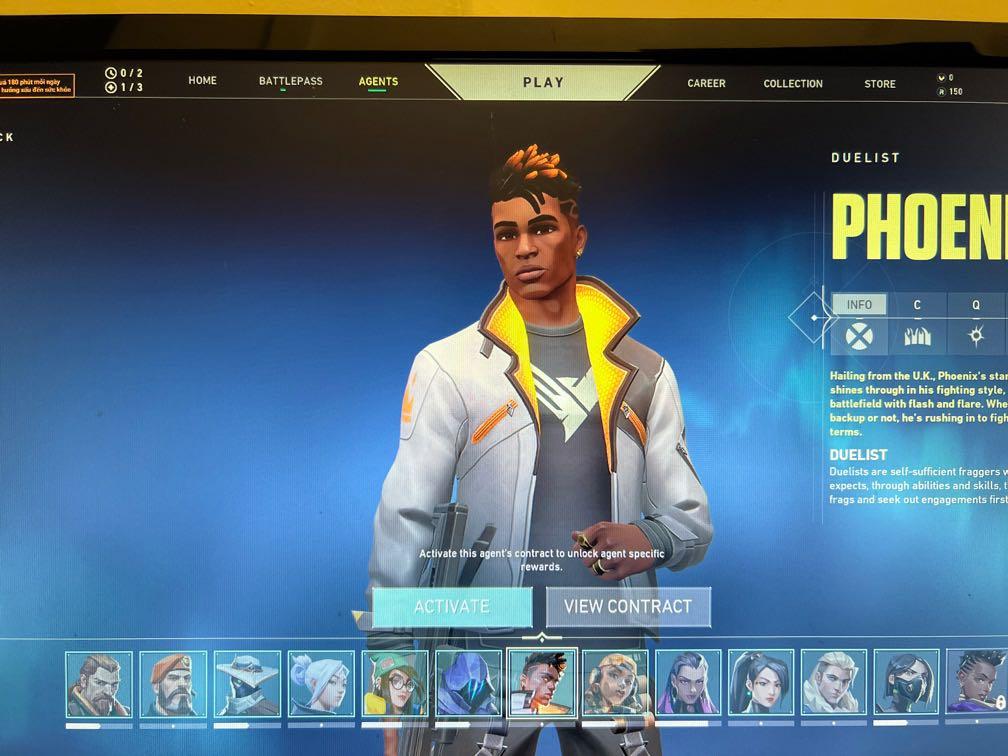Image resolution: width=1008 pixels, height=756 pixels.
Task: Select Reyna's purple-haired portrait
Action: coord(688,684)
